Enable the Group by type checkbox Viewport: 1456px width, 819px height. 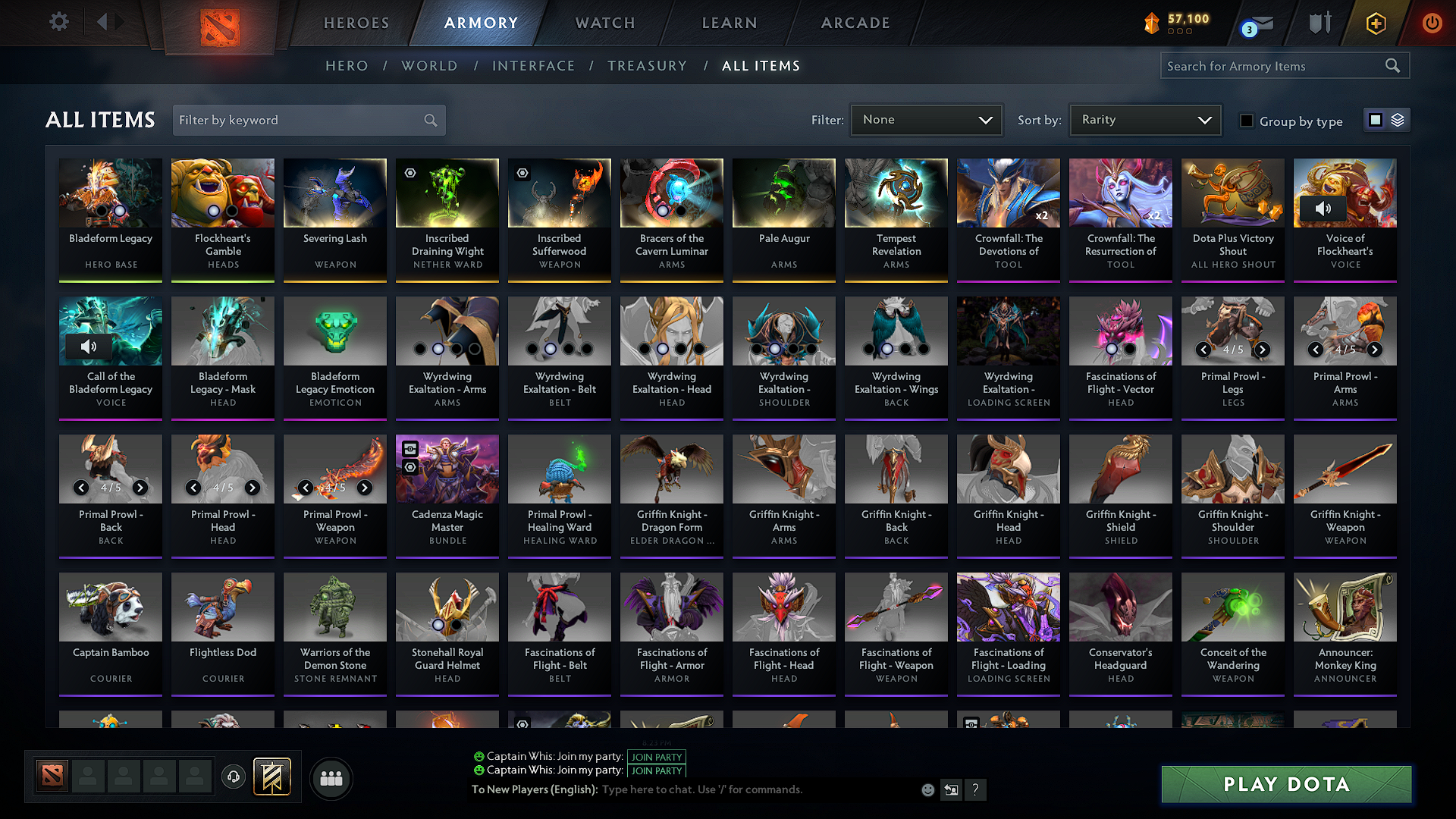click(x=1247, y=121)
